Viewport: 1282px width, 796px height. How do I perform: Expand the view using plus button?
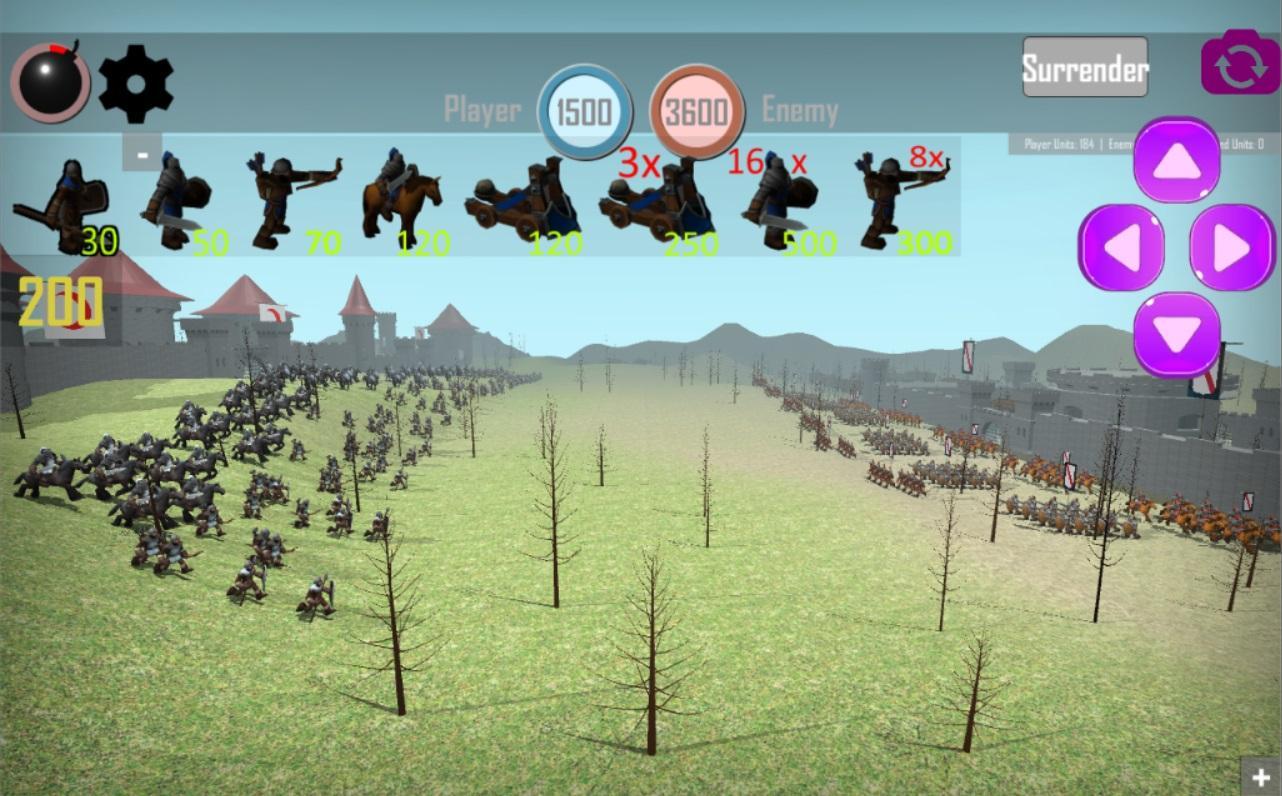1260,776
